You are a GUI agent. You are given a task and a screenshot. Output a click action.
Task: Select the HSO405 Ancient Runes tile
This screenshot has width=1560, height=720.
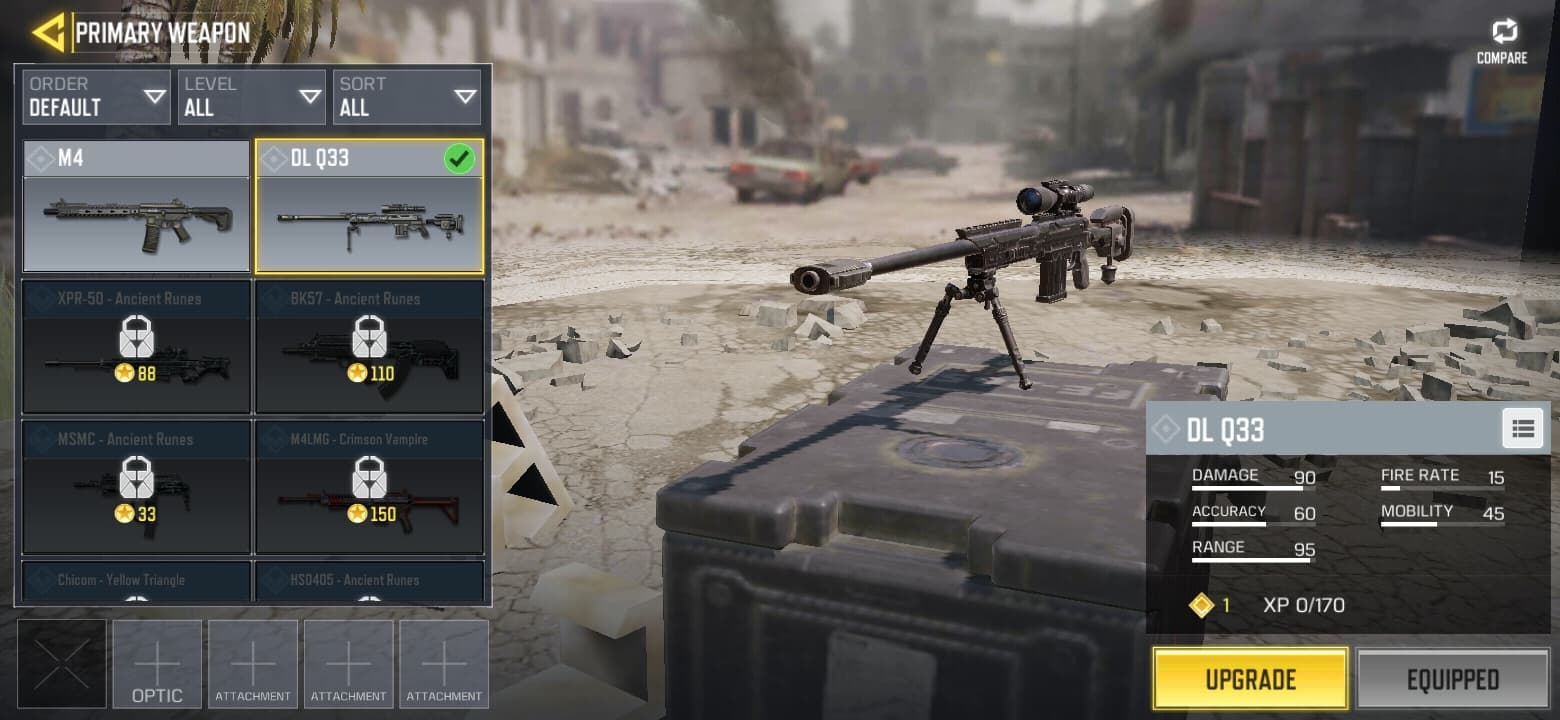(369, 582)
